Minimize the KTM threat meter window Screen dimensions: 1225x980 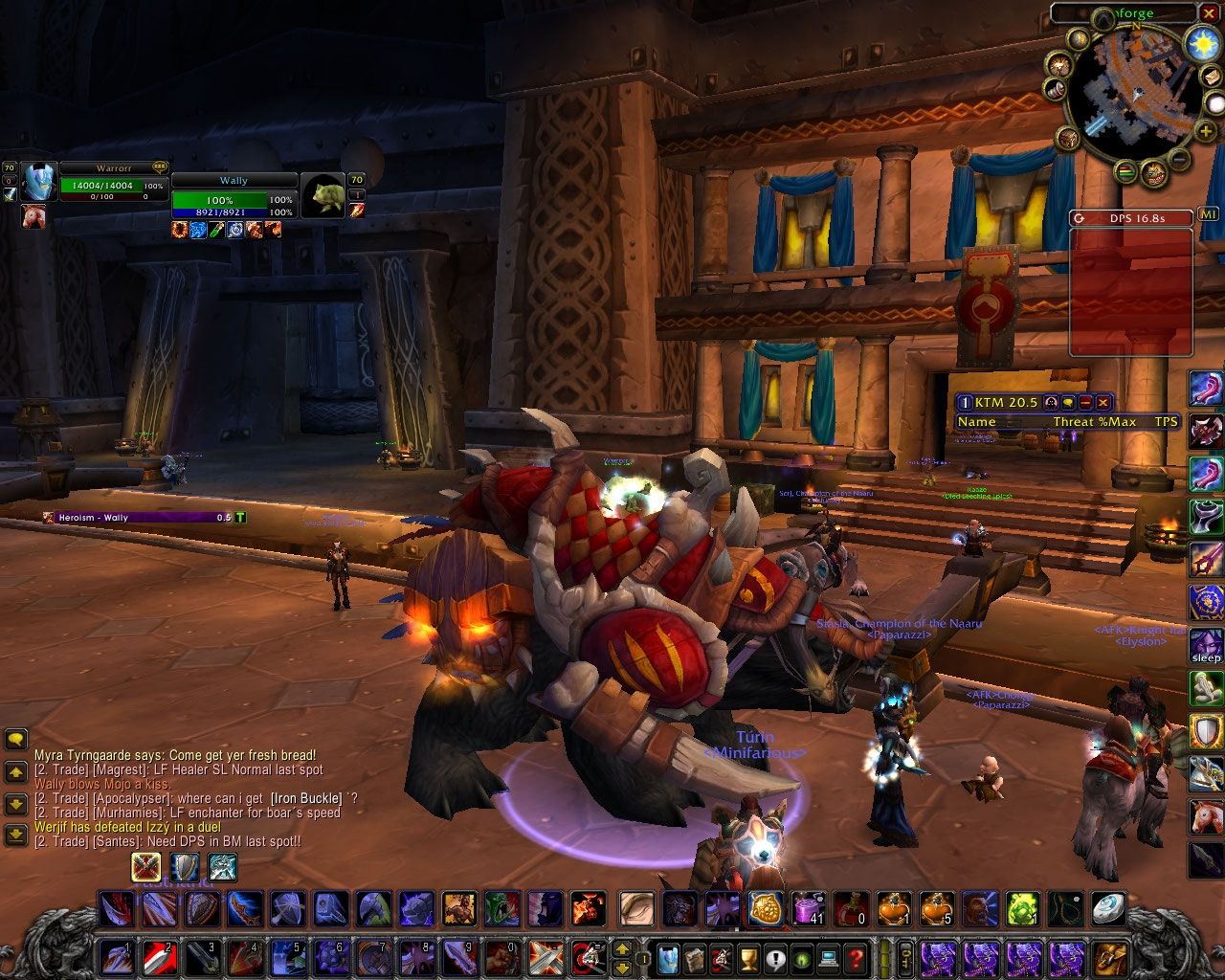[1085, 403]
